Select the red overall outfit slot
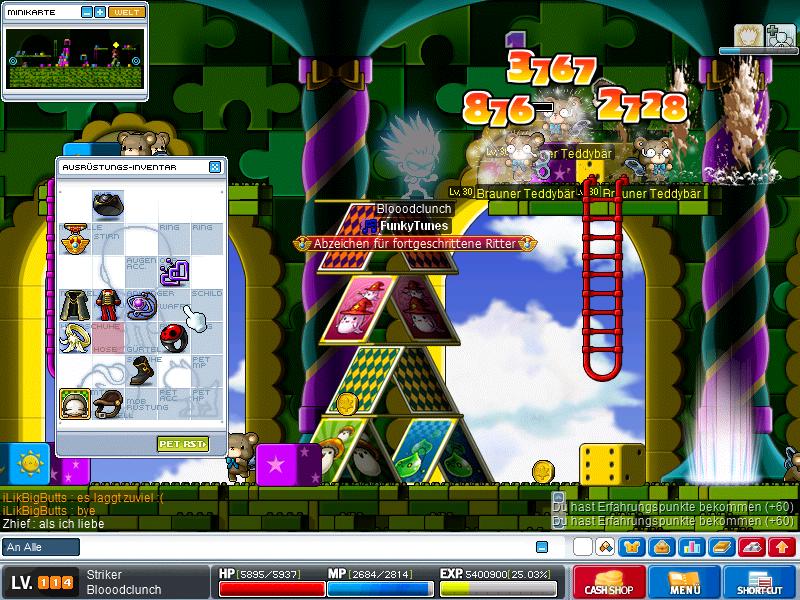This screenshot has height=600, width=800. pyautogui.click(x=107, y=303)
